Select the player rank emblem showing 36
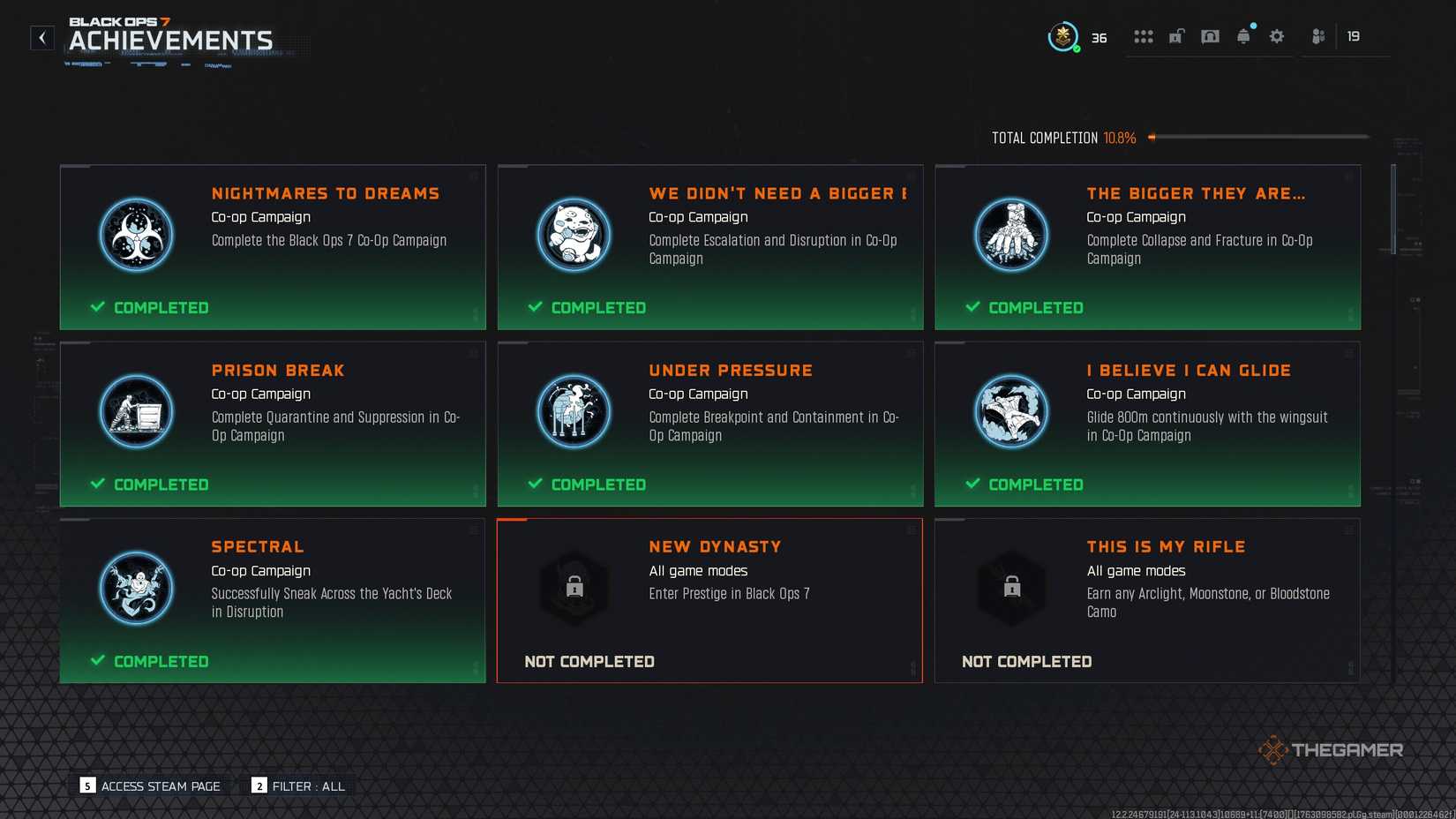 (x=1063, y=38)
